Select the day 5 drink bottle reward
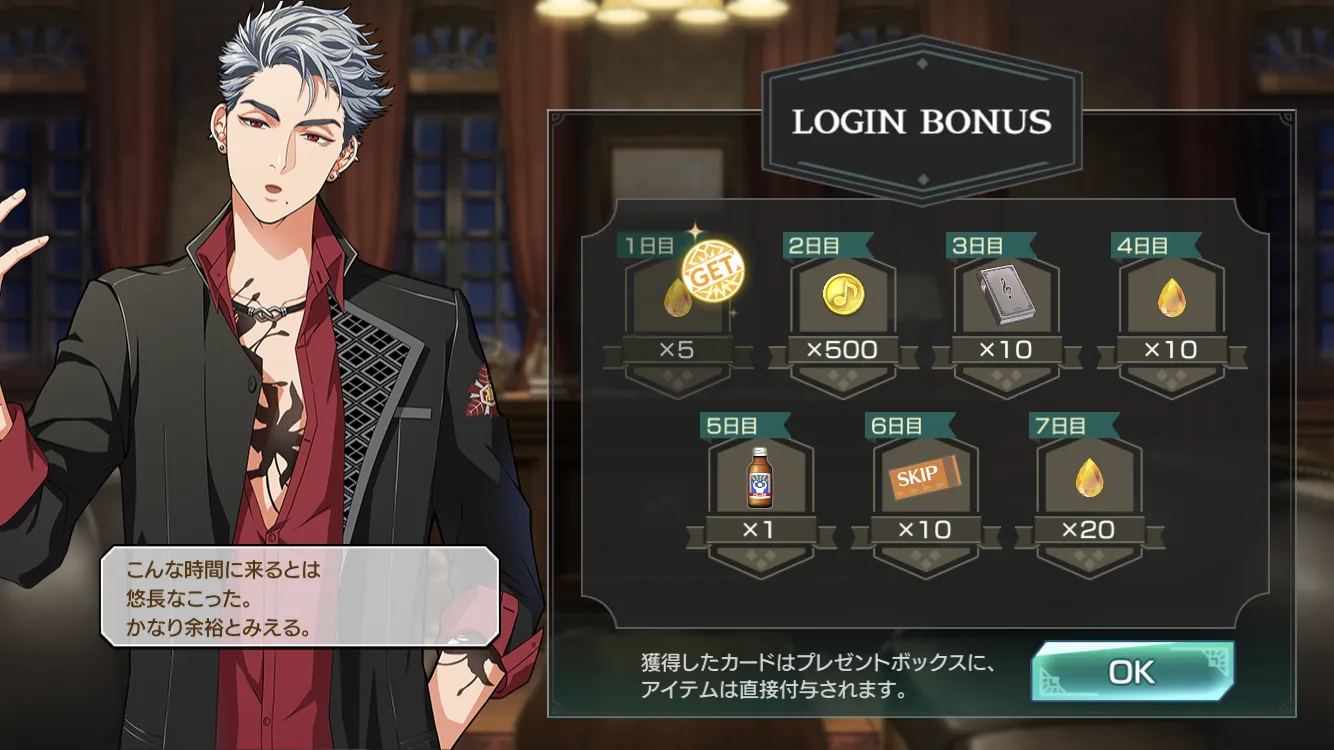1334x750 pixels. pos(760,477)
